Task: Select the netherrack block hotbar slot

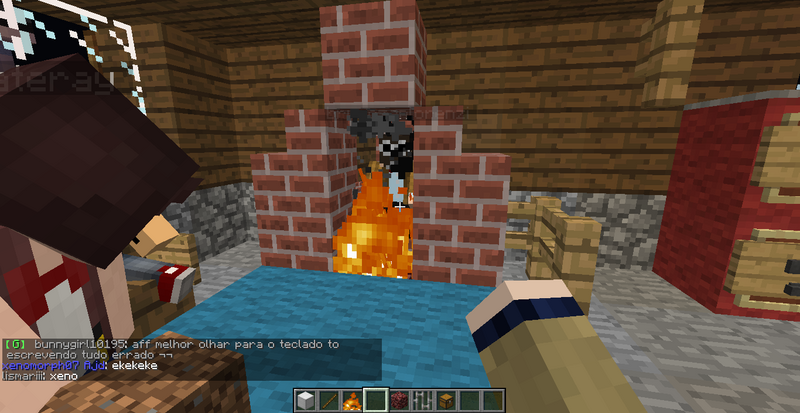Action: (x=399, y=401)
